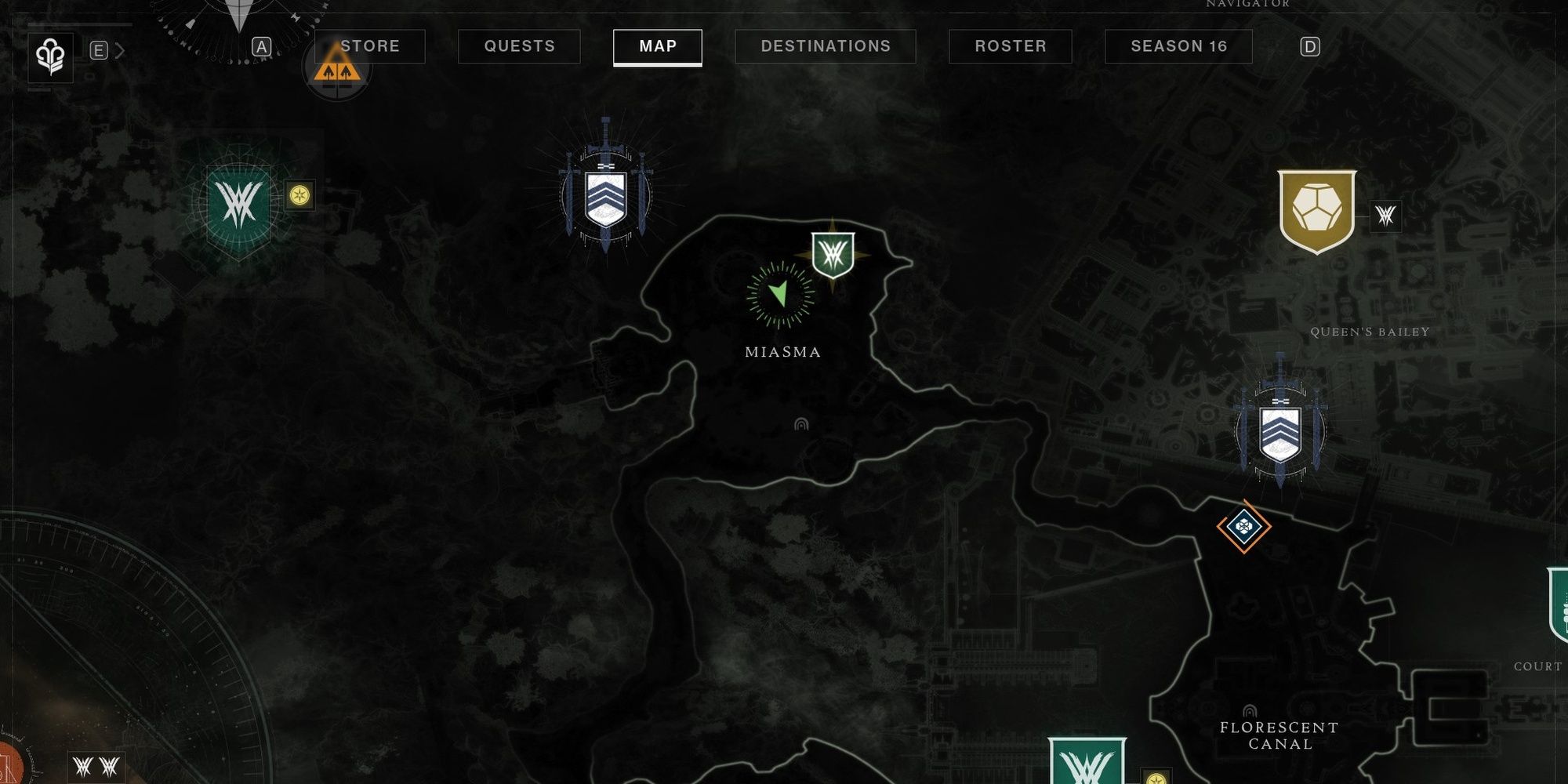
Task: Click the Store button
Action: click(368, 46)
